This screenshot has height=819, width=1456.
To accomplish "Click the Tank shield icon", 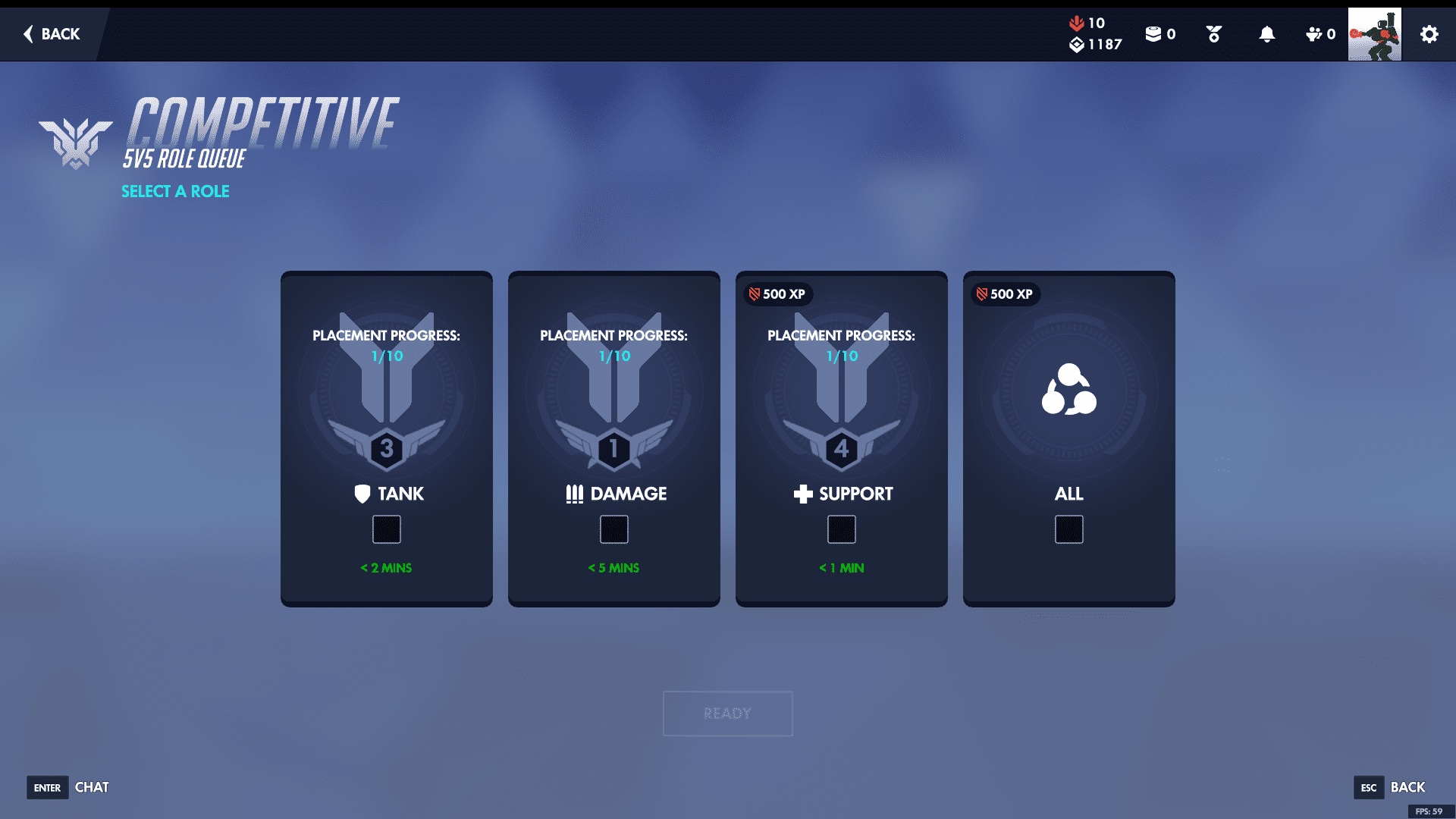I will (362, 494).
